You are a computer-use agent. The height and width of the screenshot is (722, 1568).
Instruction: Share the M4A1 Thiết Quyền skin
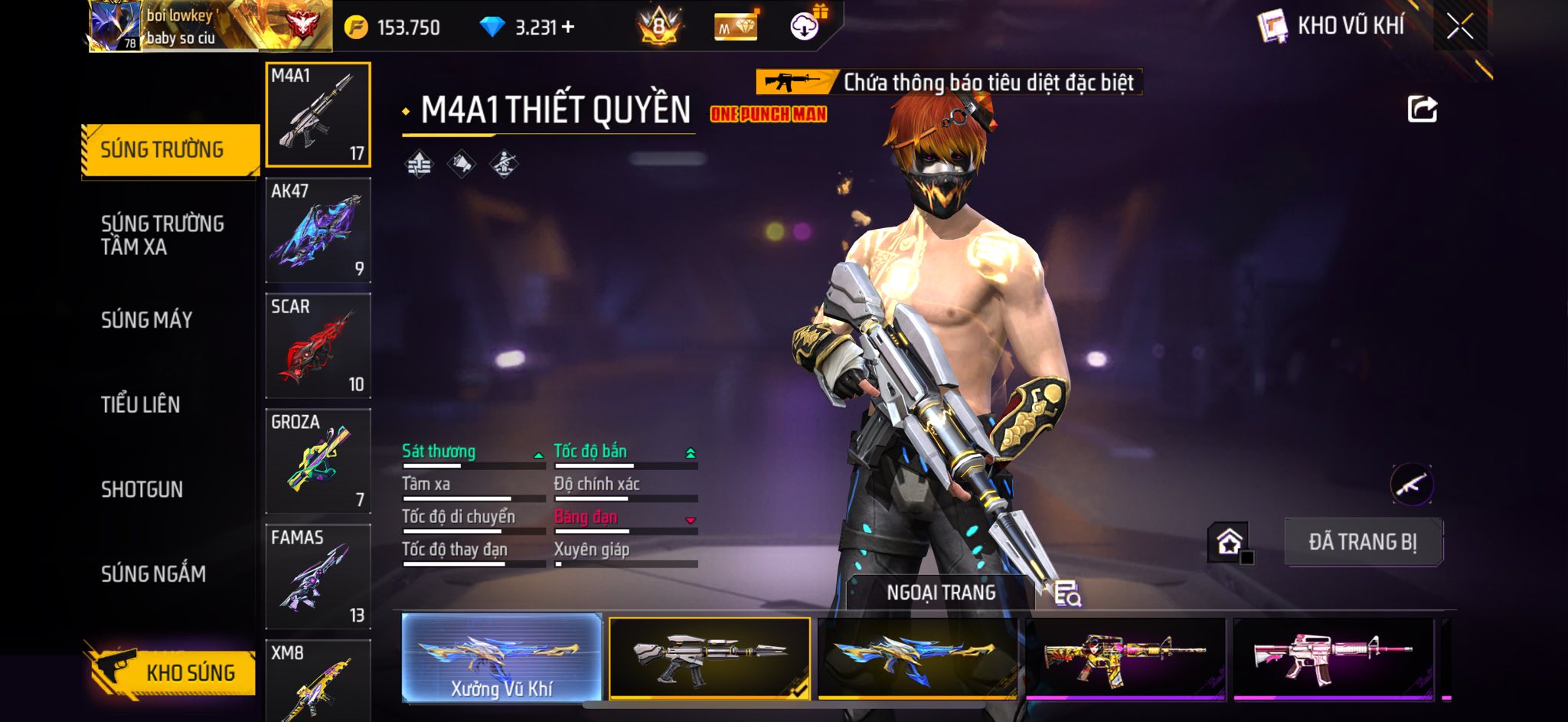pos(1422,109)
